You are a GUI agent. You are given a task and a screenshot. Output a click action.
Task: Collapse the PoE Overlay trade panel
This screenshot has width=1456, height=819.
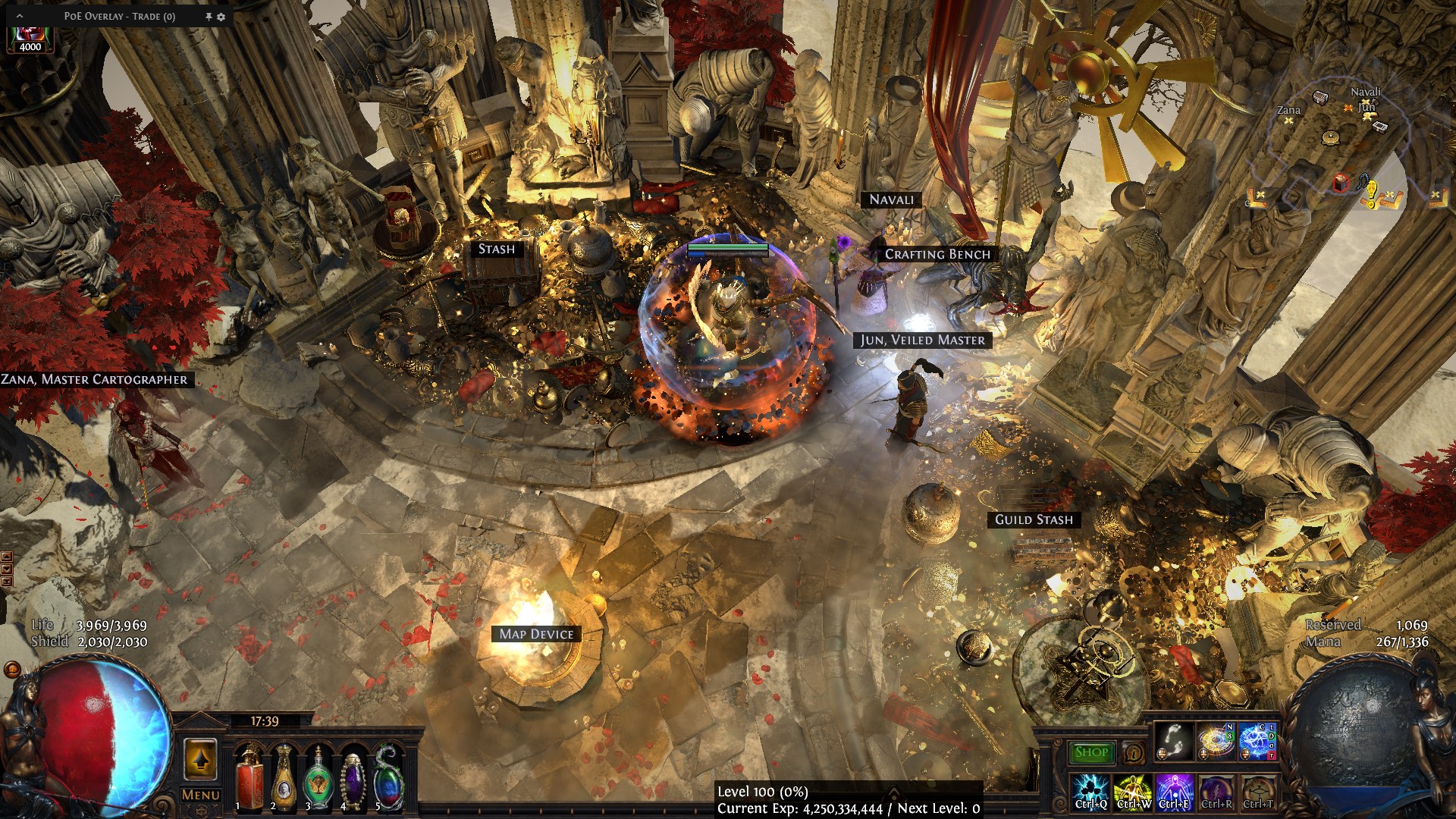[x=20, y=16]
